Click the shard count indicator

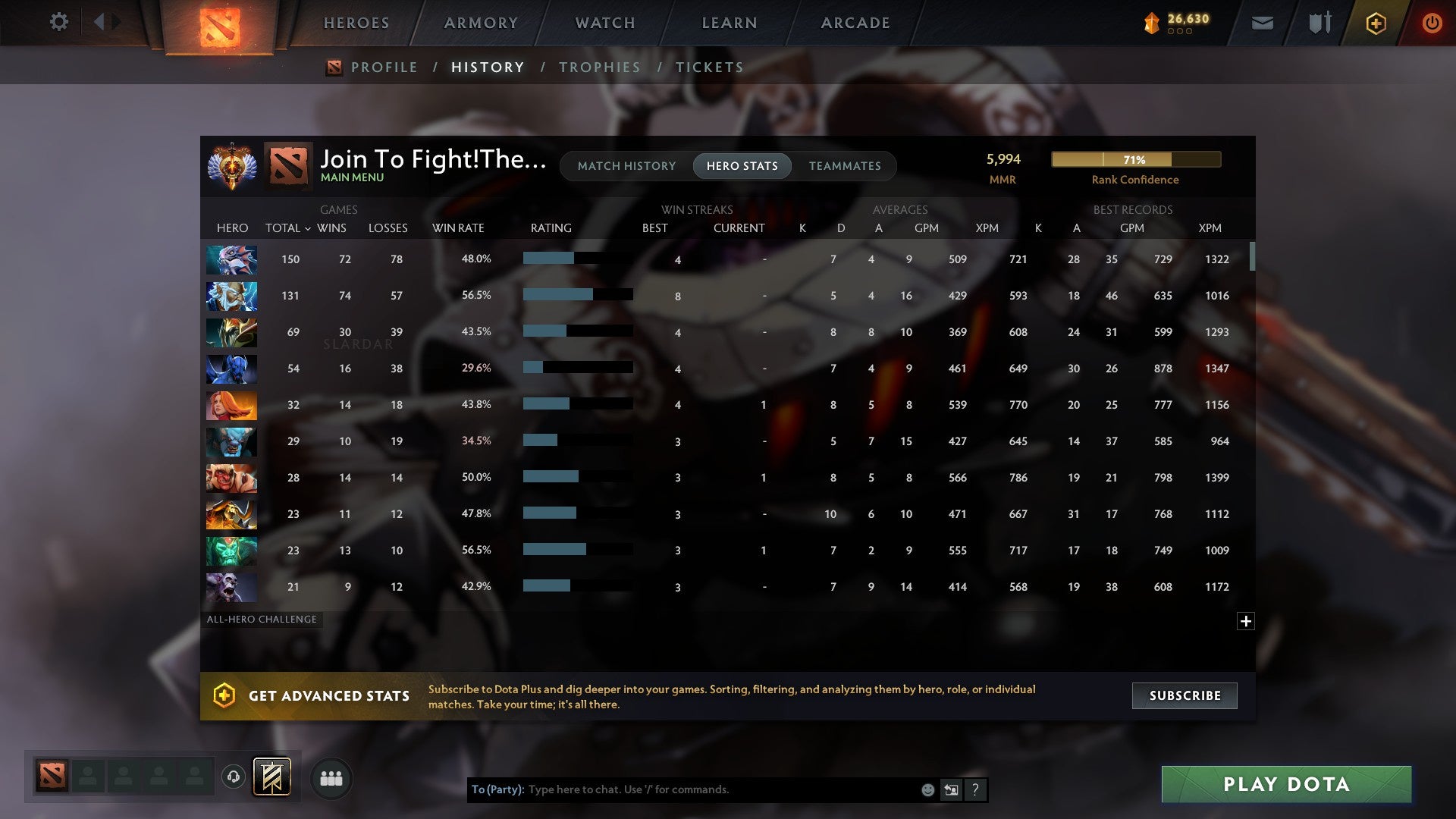click(x=1172, y=23)
